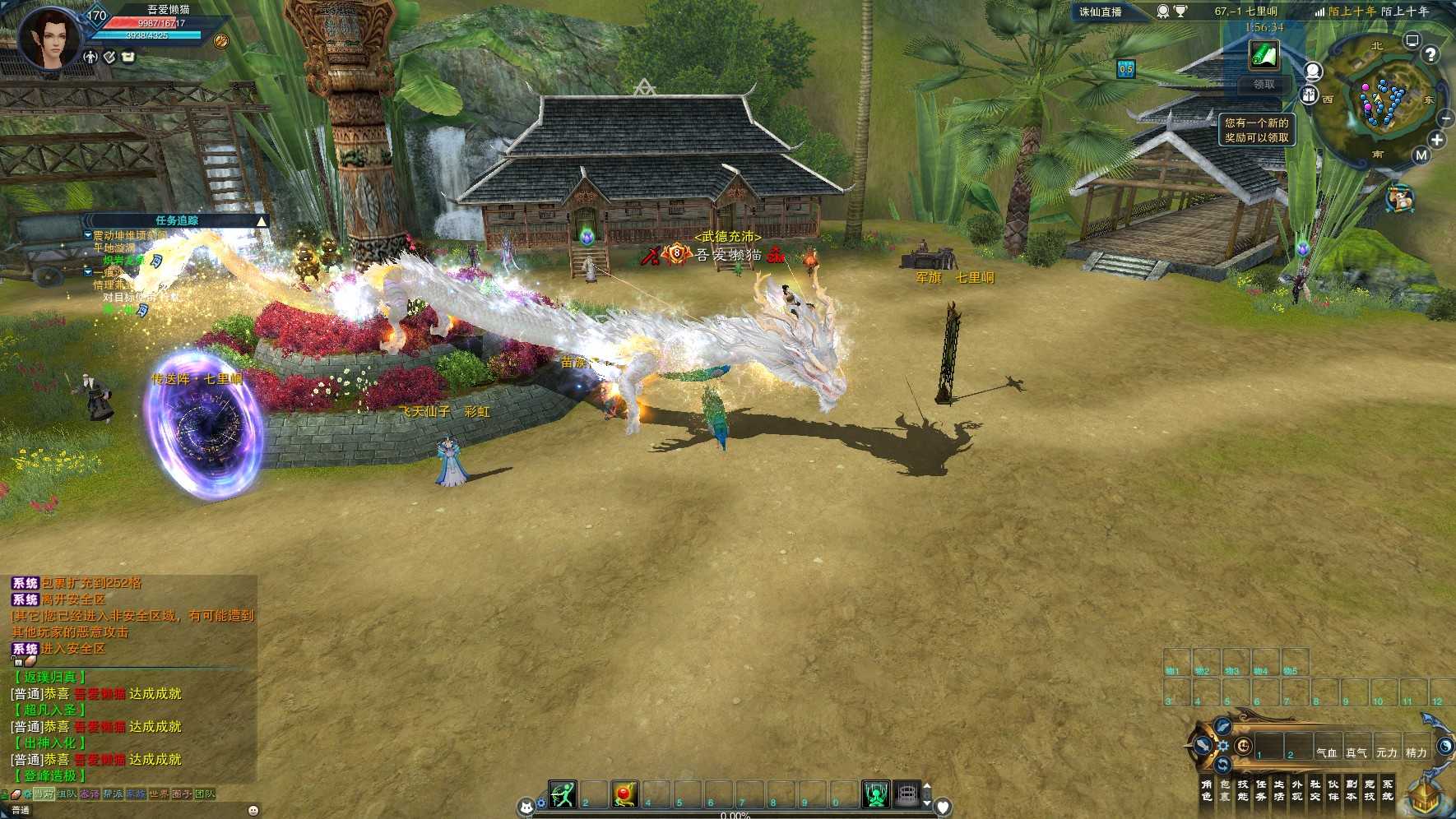Switch chat to the 世界 world channel
Image resolution: width=1456 pixels, height=819 pixels.
click(159, 794)
